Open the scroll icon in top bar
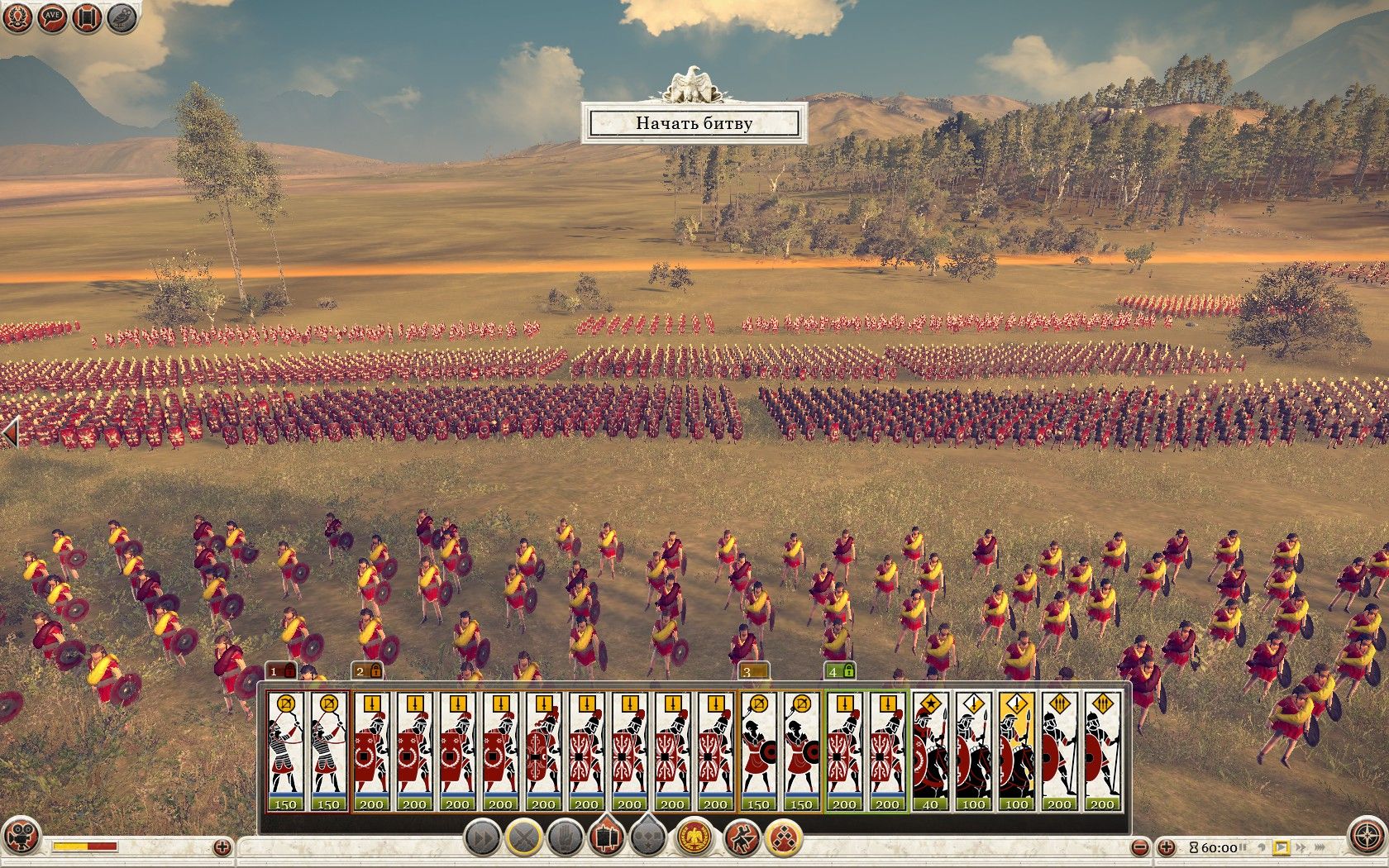The image size is (1389, 868). (87, 17)
